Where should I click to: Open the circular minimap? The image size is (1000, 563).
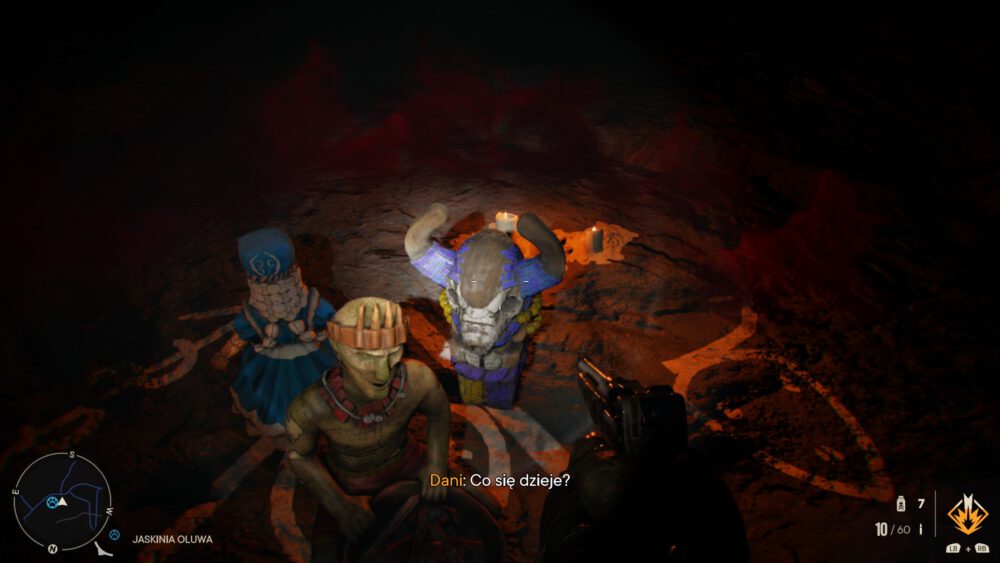click(x=62, y=500)
